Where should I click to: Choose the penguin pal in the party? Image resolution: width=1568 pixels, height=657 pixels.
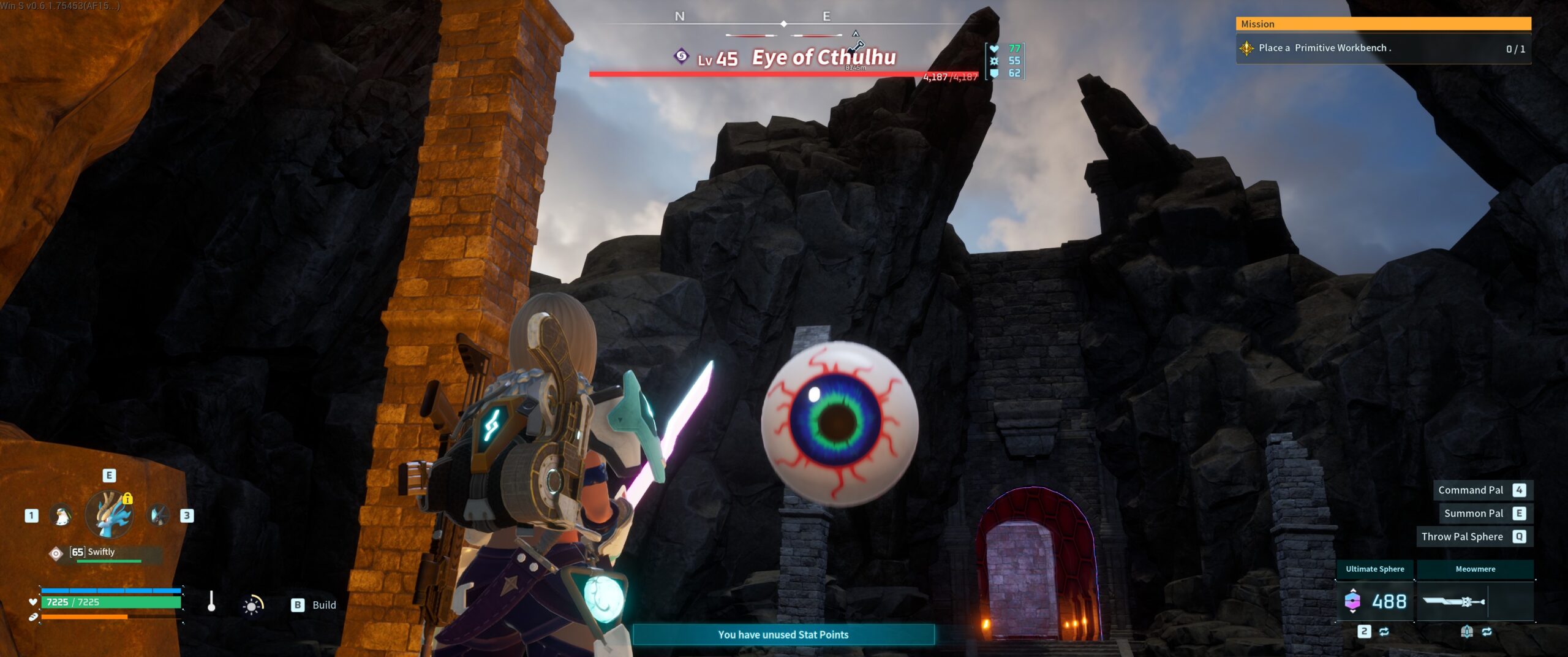pos(61,515)
